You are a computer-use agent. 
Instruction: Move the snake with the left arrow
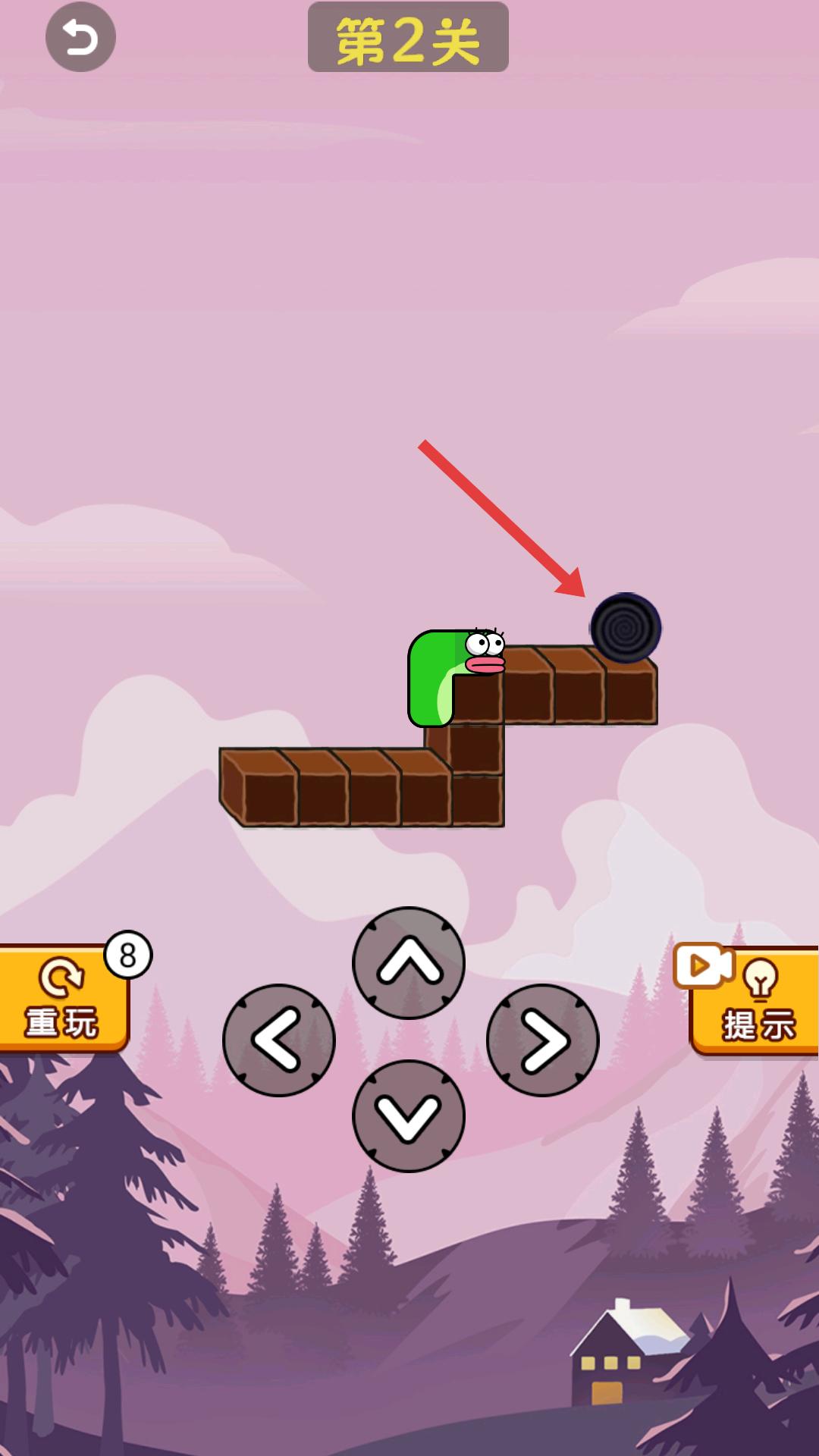[279, 1040]
